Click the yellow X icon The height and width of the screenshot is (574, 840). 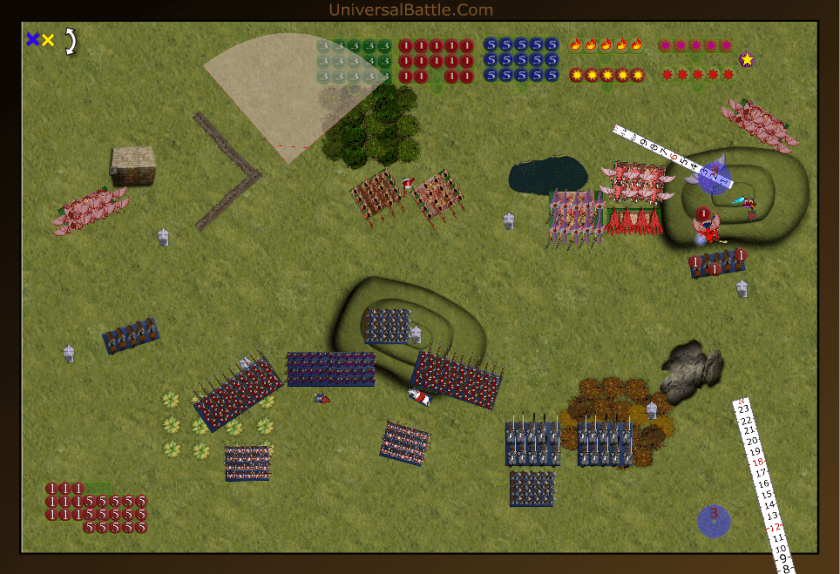[x=47, y=40]
